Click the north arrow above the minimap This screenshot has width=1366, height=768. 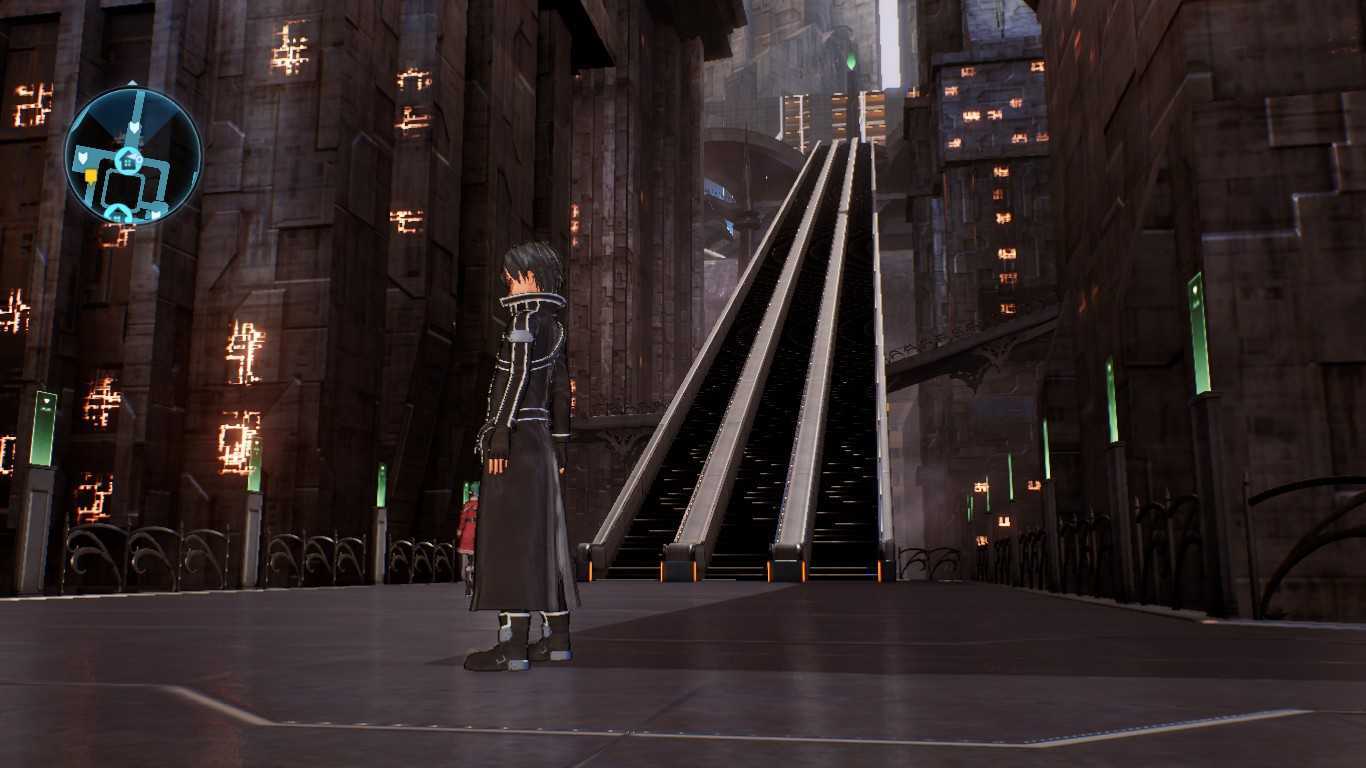click(x=133, y=84)
